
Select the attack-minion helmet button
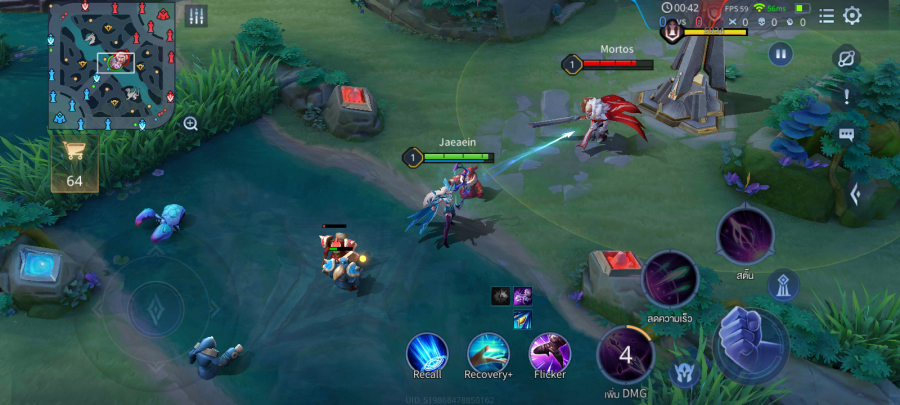[x=685, y=373]
